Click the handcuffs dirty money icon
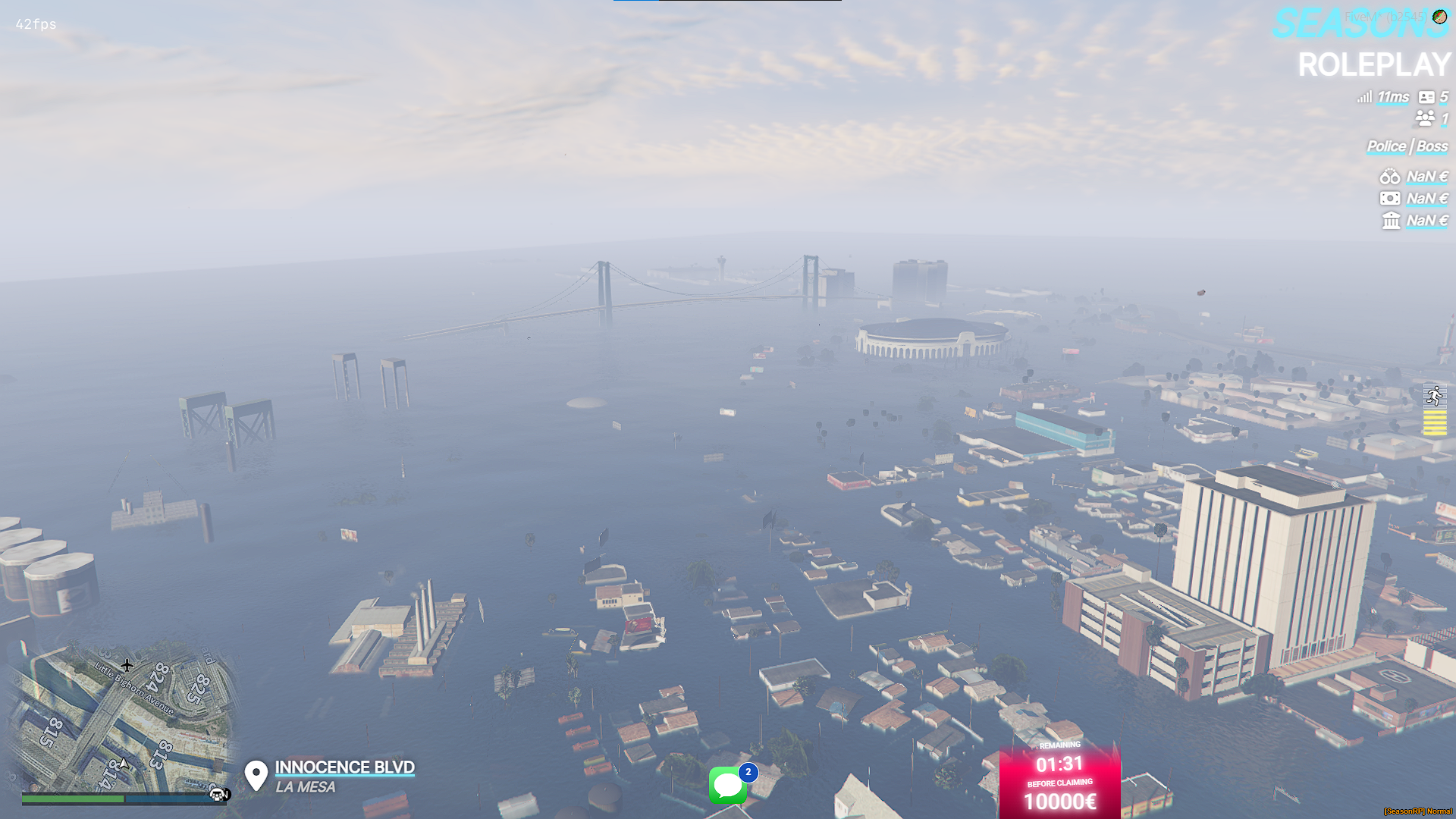This screenshot has width=1456, height=819. [1392, 177]
